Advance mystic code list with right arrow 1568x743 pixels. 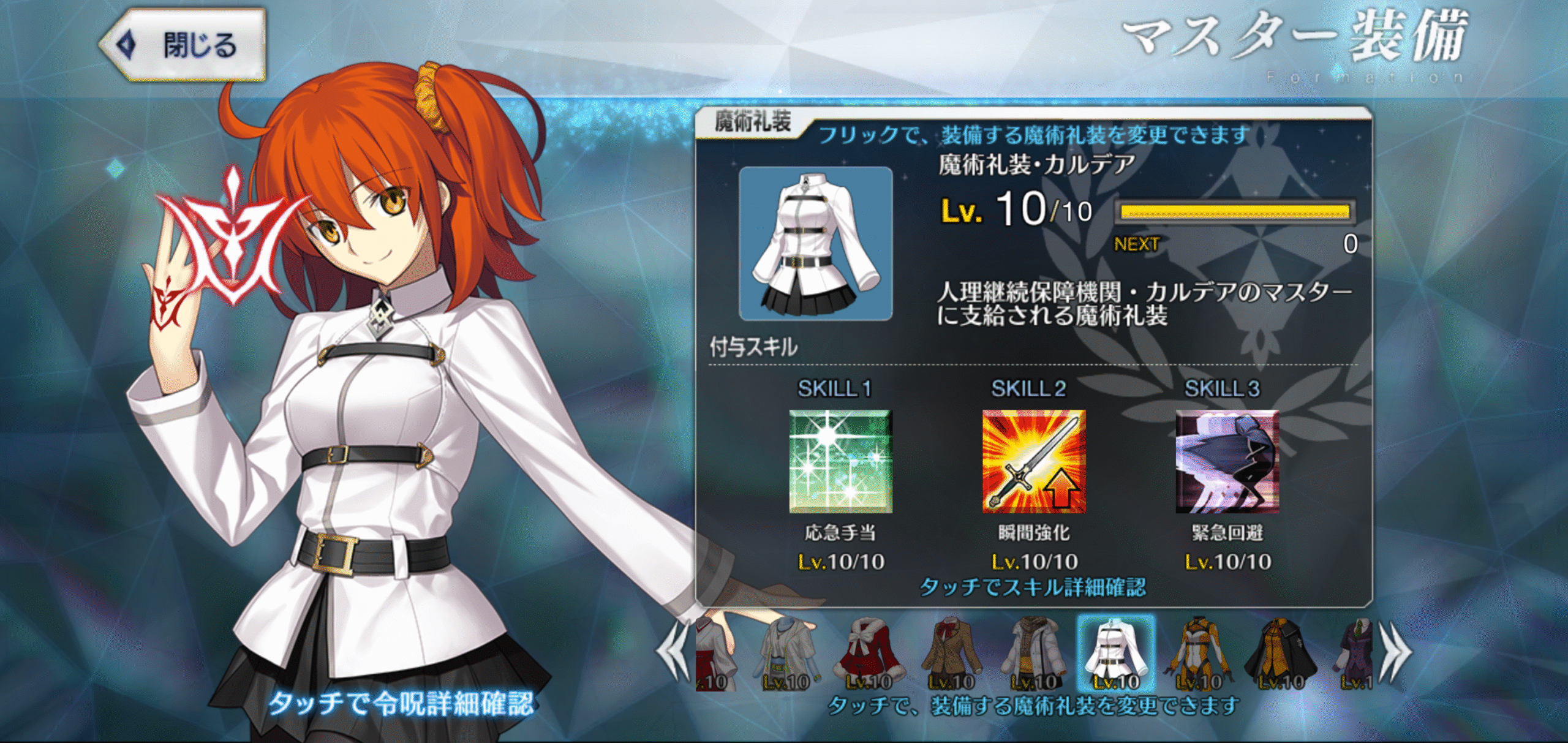[x=1395, y=654]
